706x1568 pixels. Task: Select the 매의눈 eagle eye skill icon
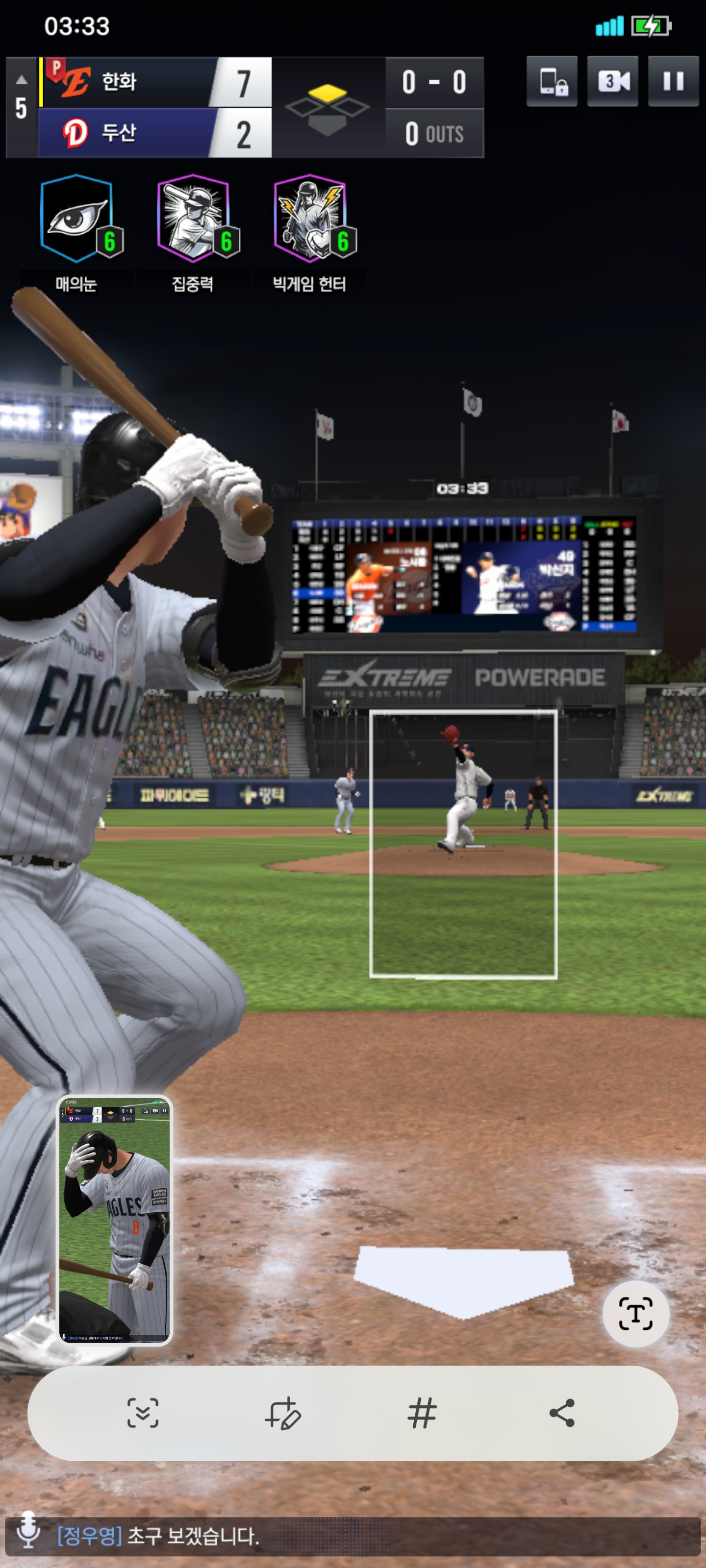point(77,219)
